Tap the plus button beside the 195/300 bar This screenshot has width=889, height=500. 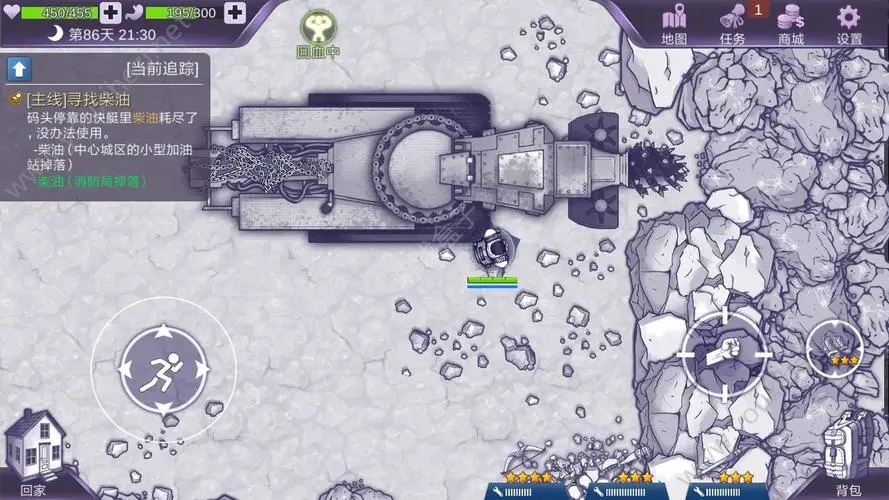click(x=235, y=13)
